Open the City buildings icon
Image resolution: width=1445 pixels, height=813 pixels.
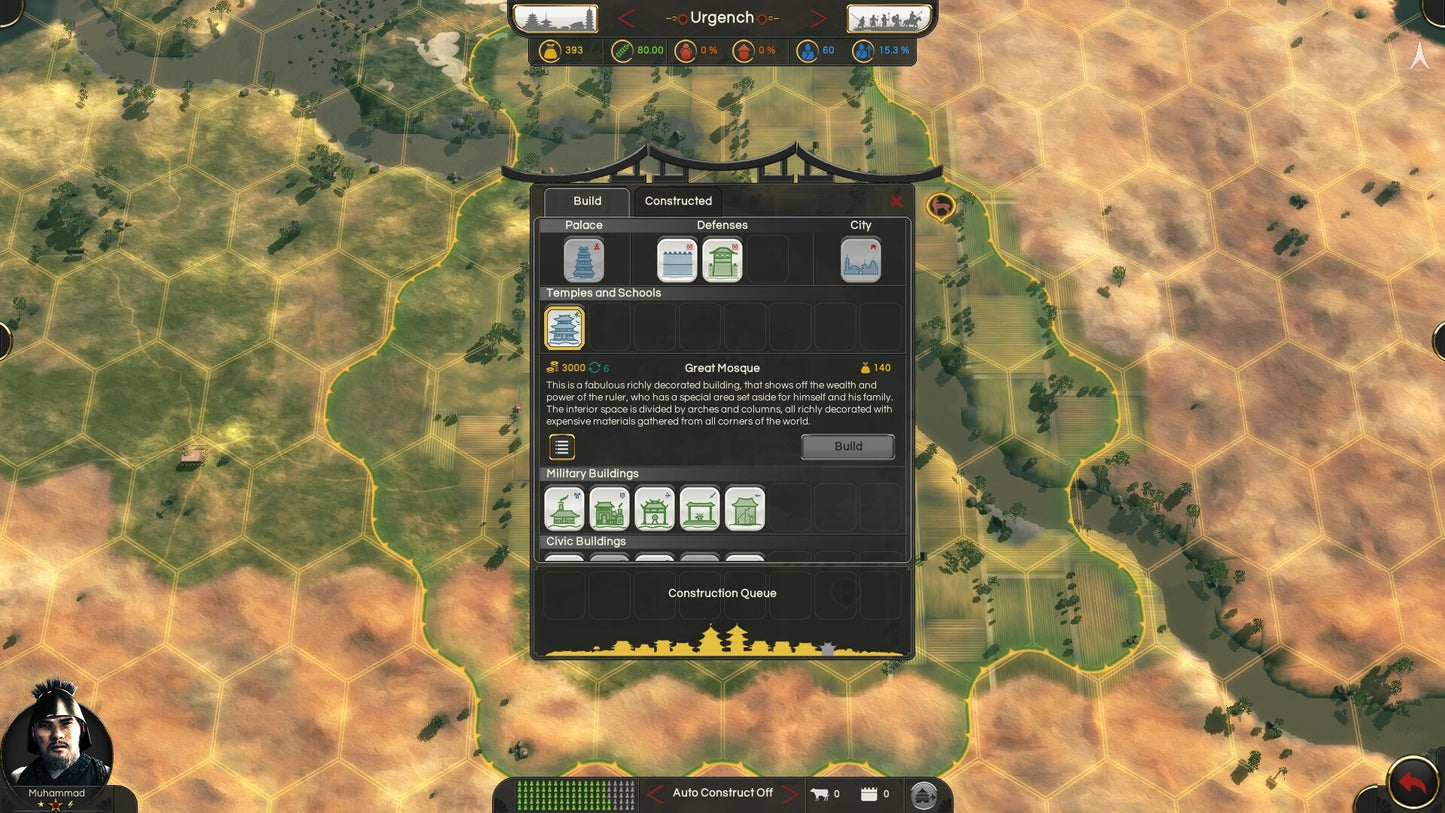(x=861, y=259)
